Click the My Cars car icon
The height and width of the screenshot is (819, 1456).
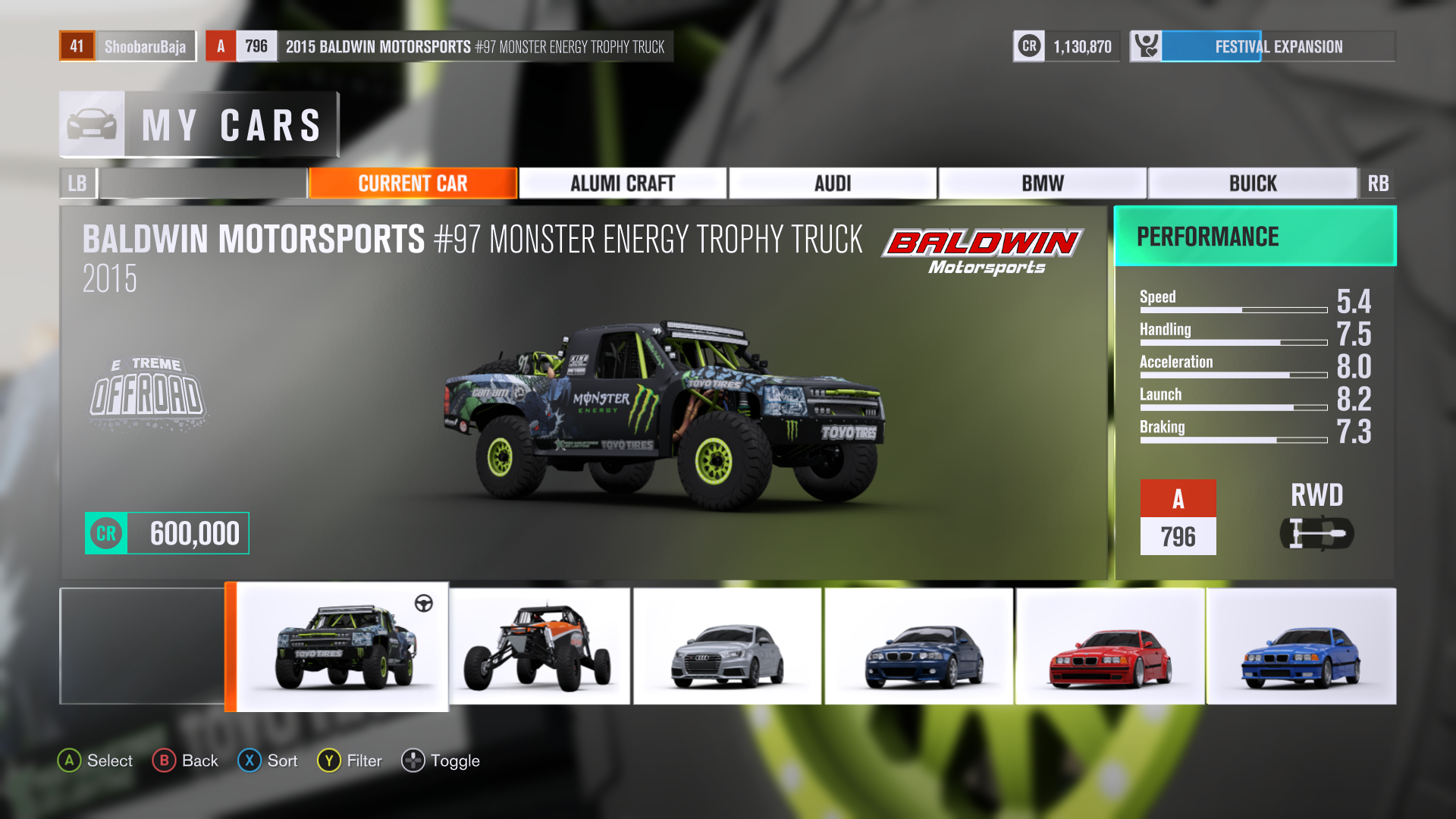pyautogui.click(x=90, y=124)
